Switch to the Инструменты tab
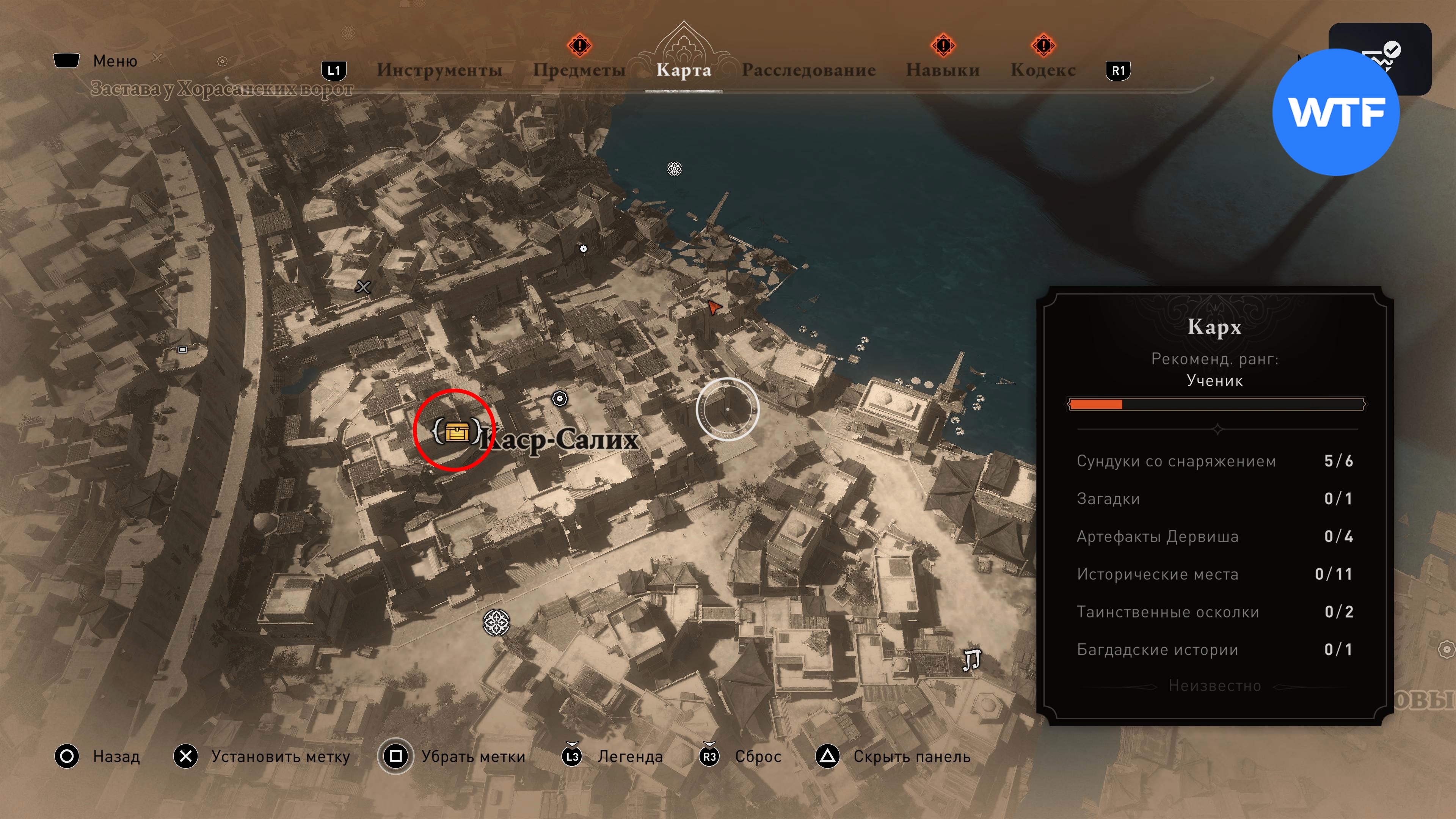 [x=439, y=70]
